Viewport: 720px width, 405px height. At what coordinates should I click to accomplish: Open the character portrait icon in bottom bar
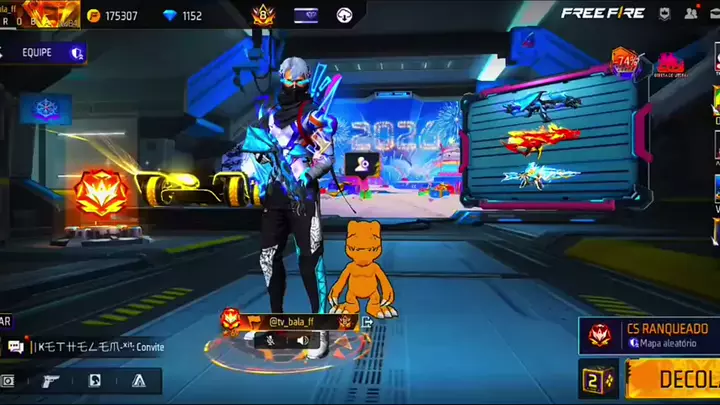95,380
